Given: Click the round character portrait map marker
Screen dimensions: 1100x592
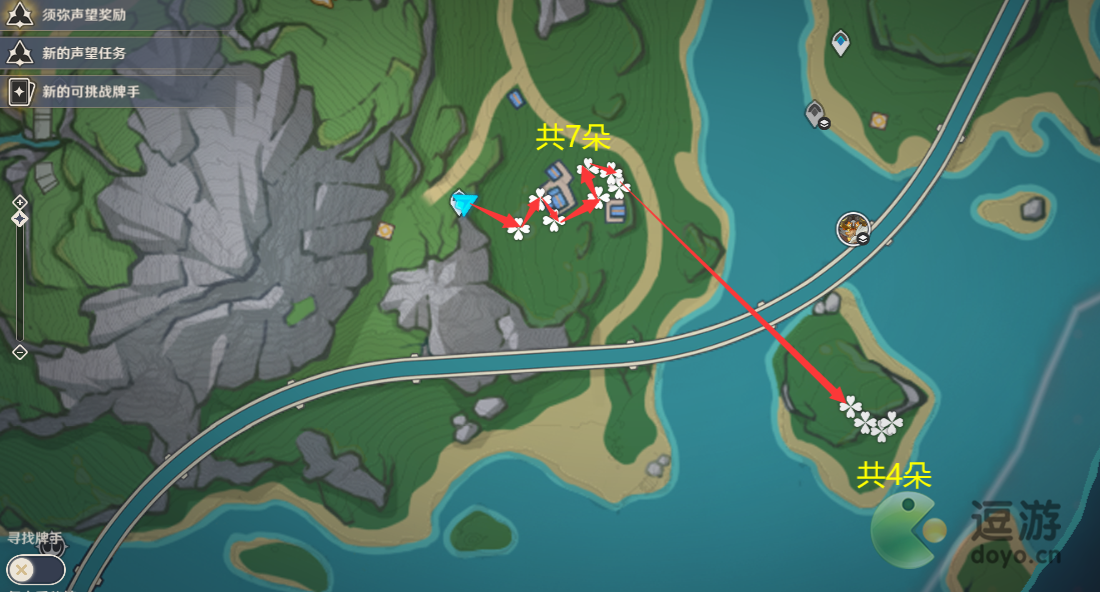Looking at the screenshot, I should [x=853, y=228].
